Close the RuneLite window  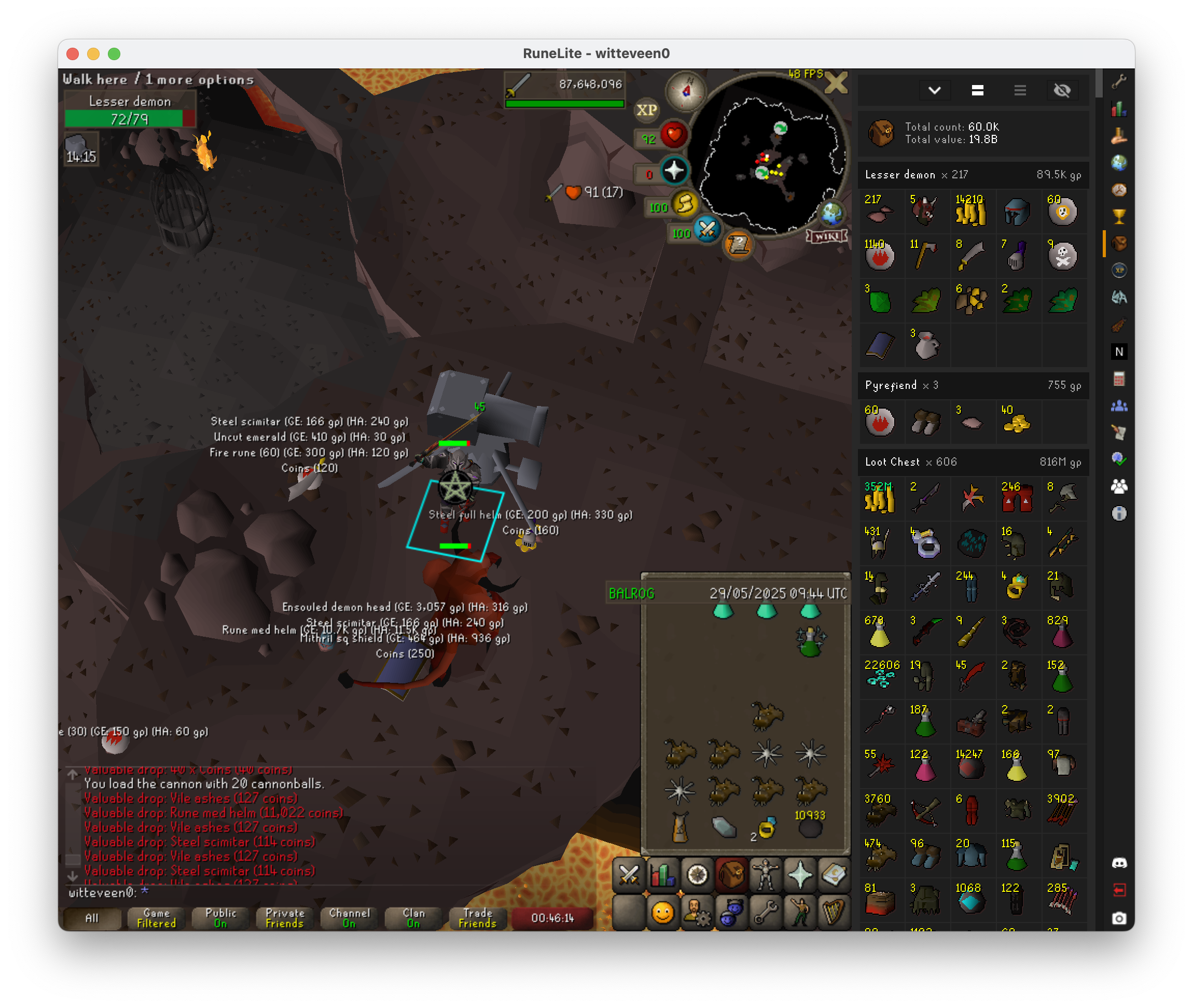click(73, 54)
